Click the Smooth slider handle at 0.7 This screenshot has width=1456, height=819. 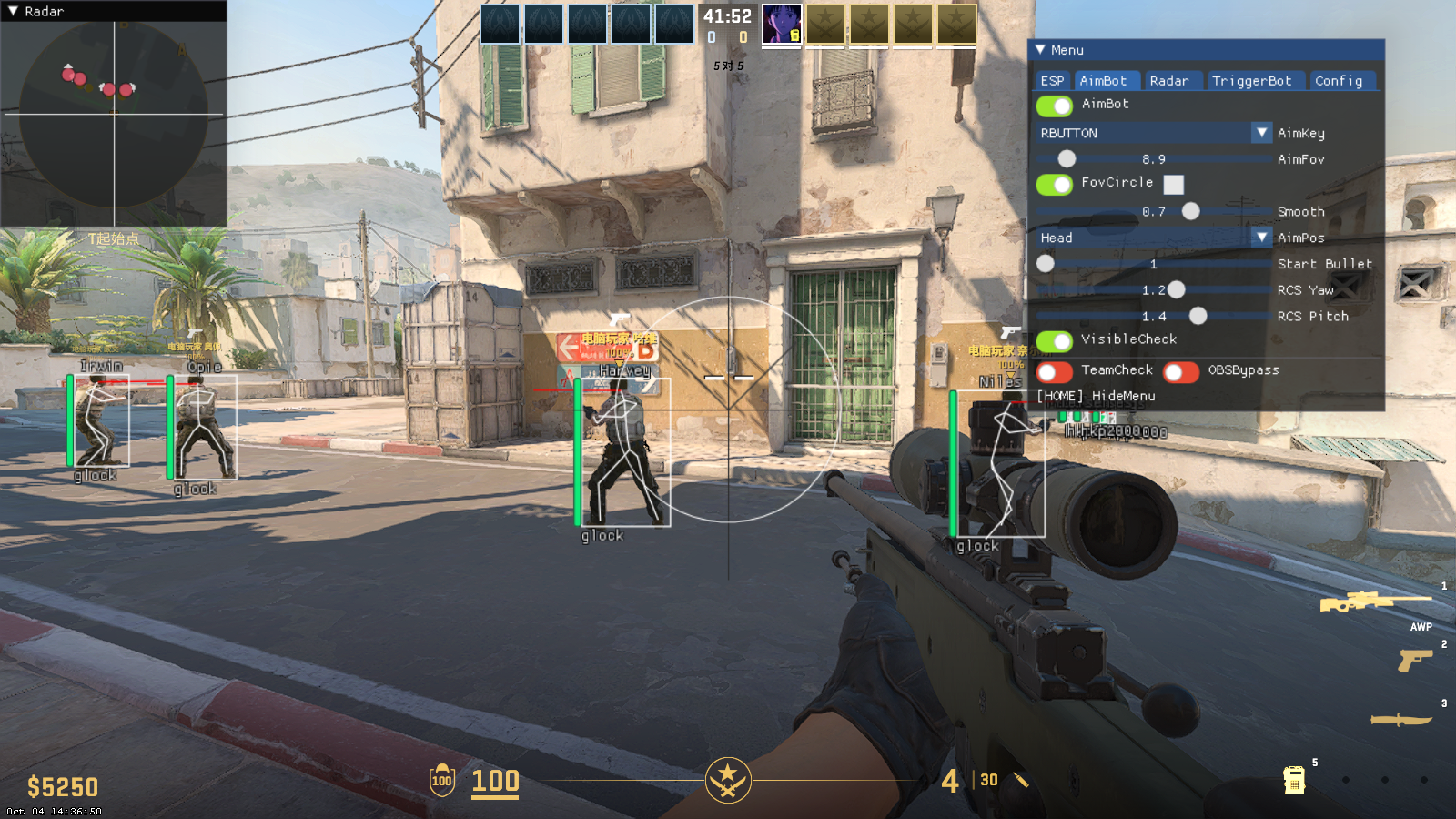point(1192,211)
